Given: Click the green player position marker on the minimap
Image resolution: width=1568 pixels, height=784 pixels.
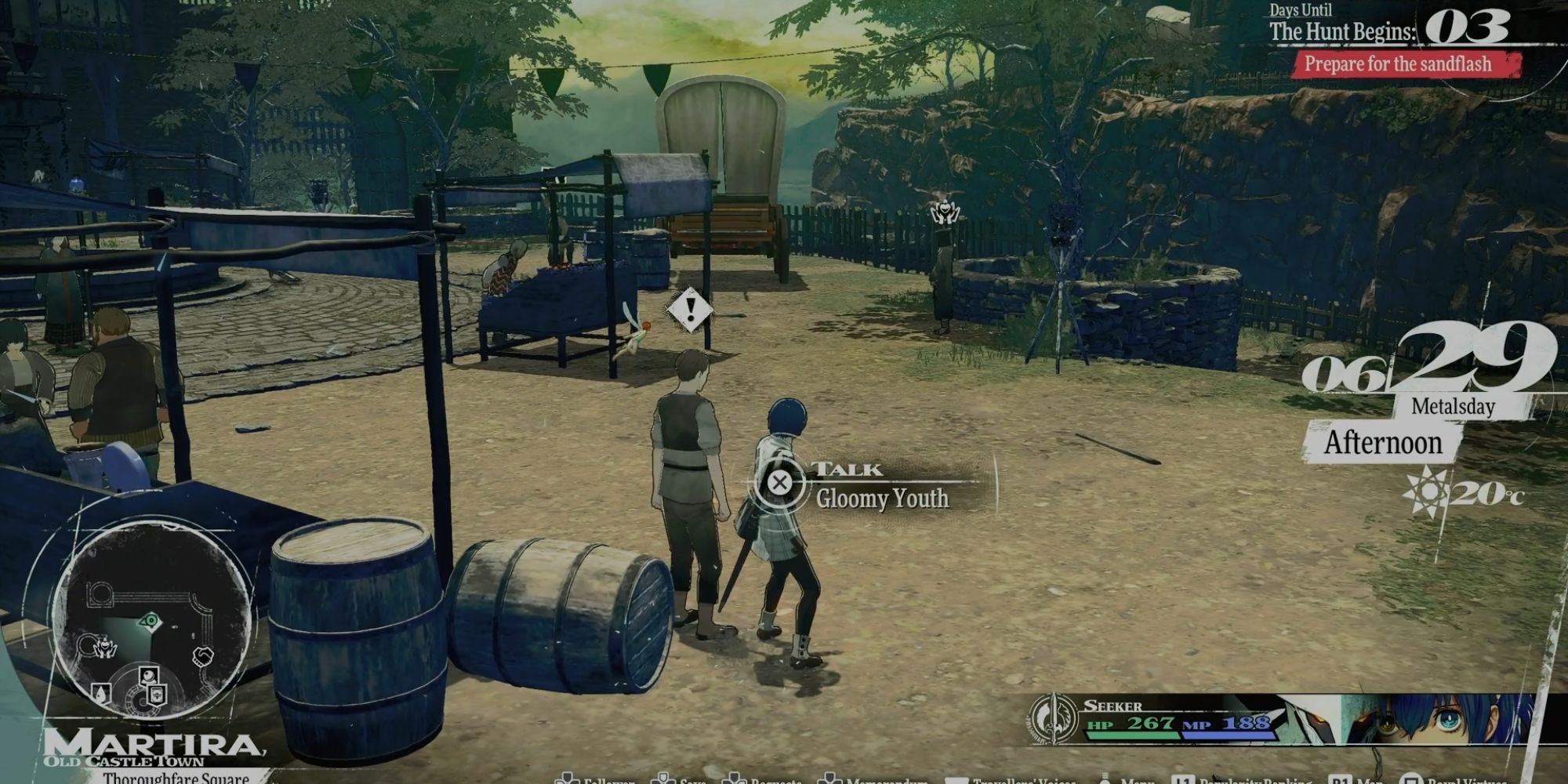Looking at the screenshot, I should click(150, 622).
